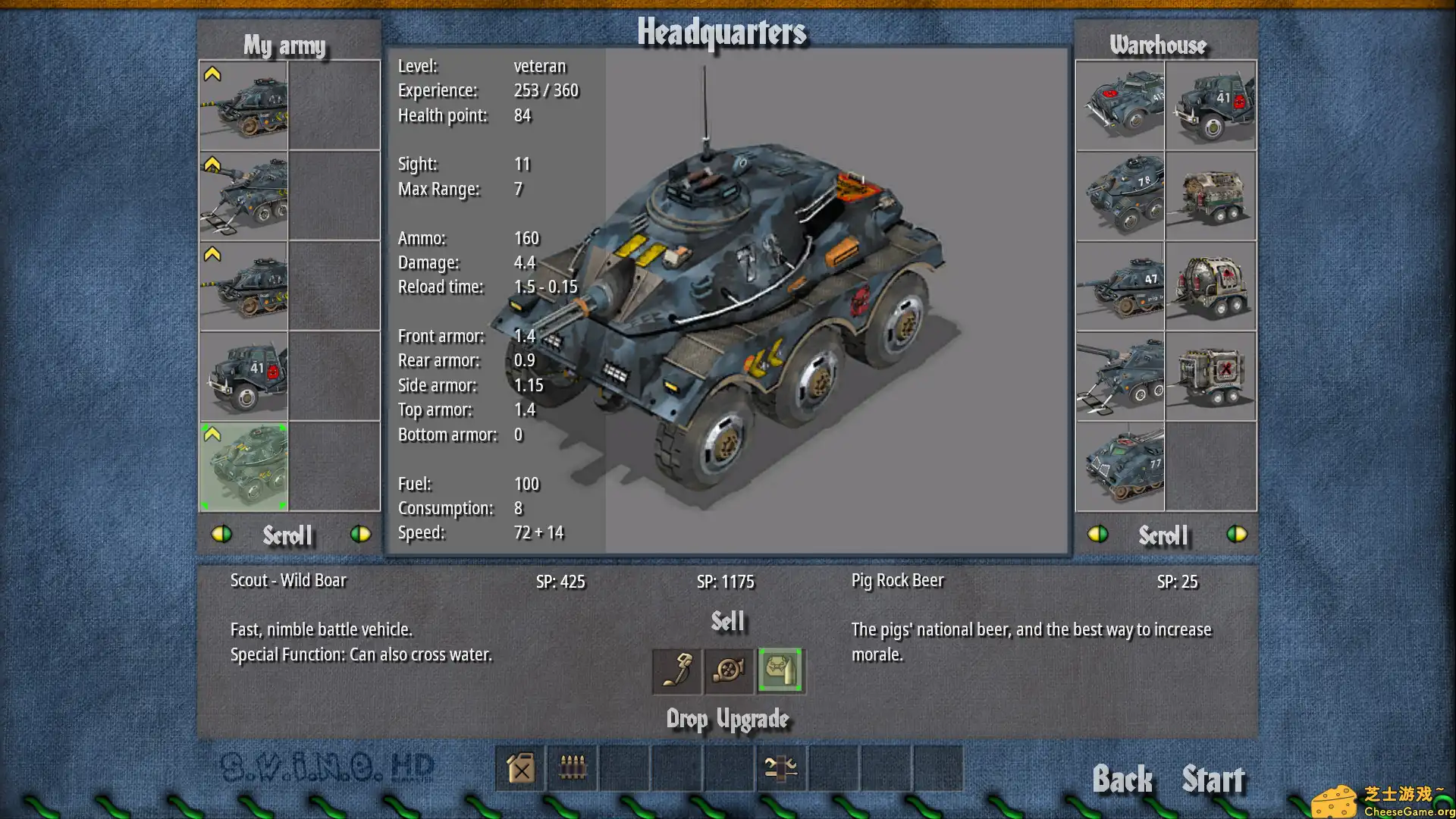Choose Drop Upgrade
Screen dimensions: 1456x819
click(x=727, y=719)
